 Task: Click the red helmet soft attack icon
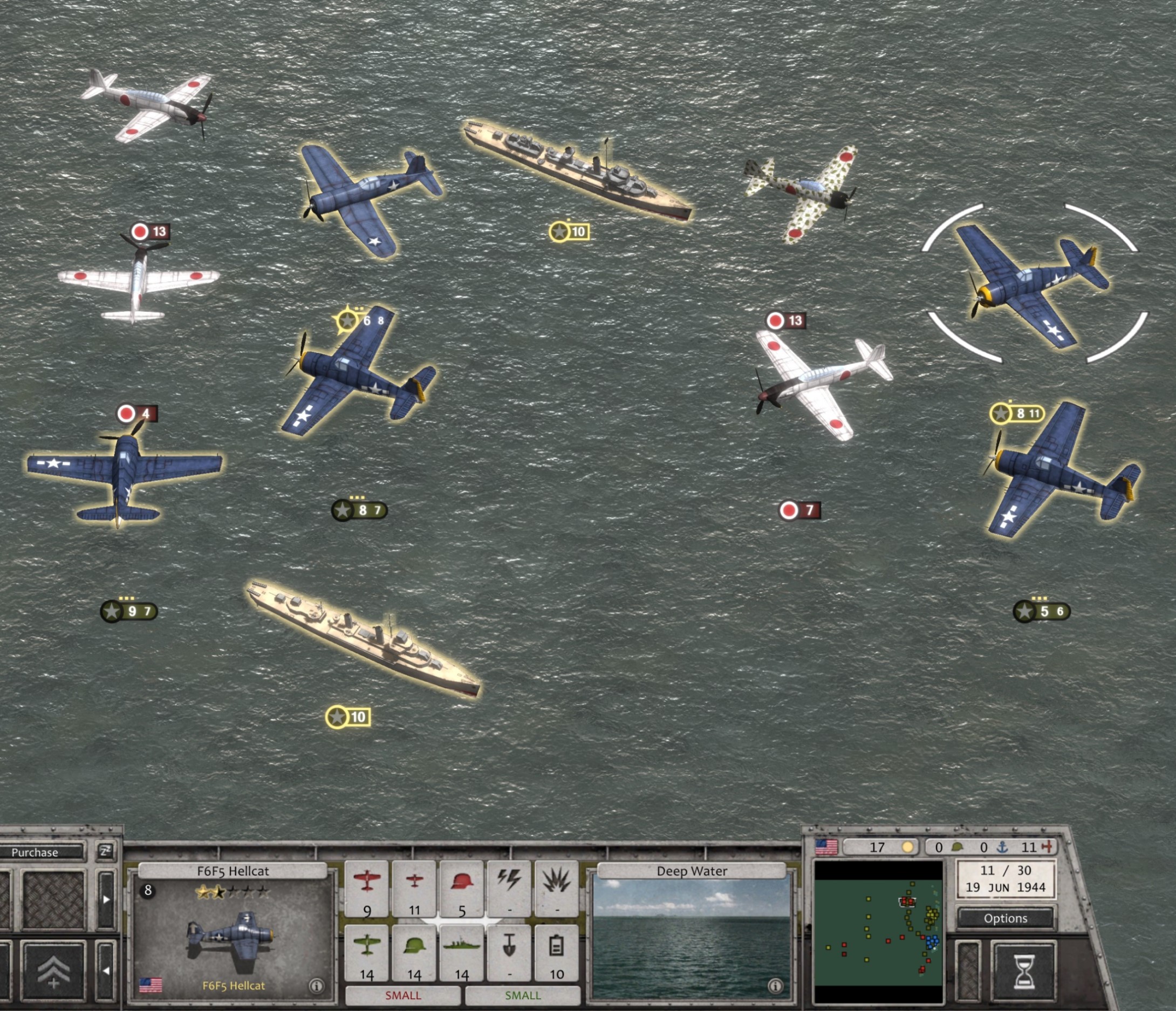pos(462,880)
